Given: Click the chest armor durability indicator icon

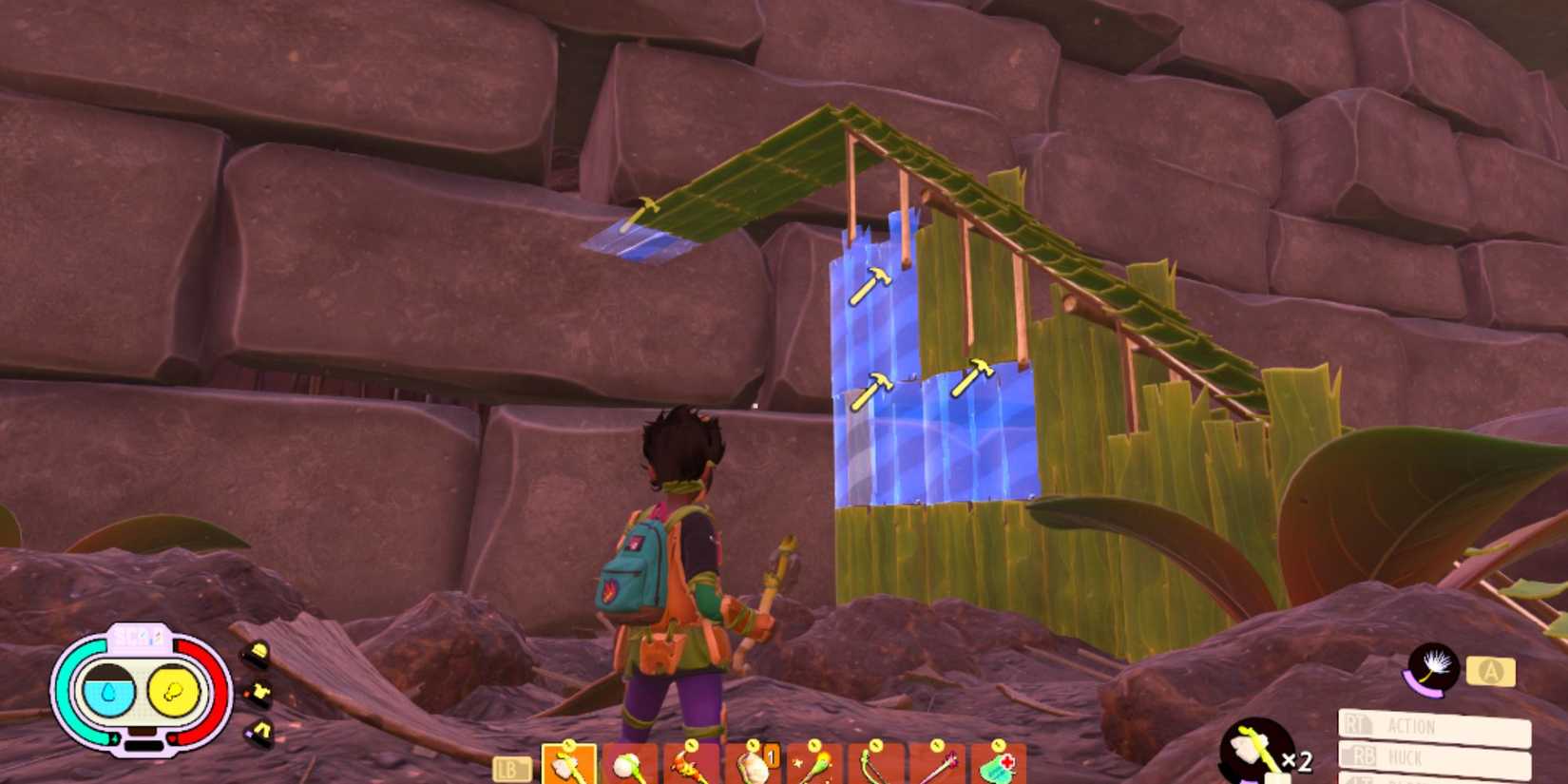Looking at the screenshot, I should (x=259, y=691).
